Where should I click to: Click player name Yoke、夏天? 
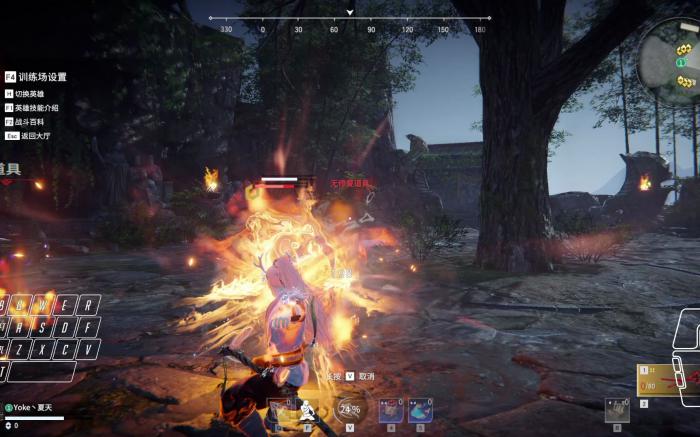pos(35,408)
